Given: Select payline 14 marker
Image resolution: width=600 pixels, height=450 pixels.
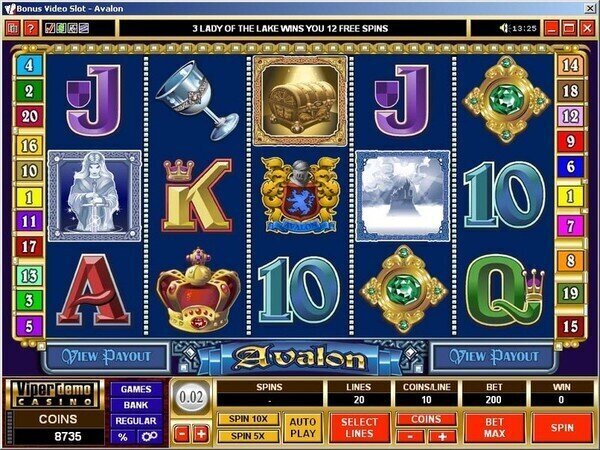Looking at the screenshot, I should pos(571,65).
